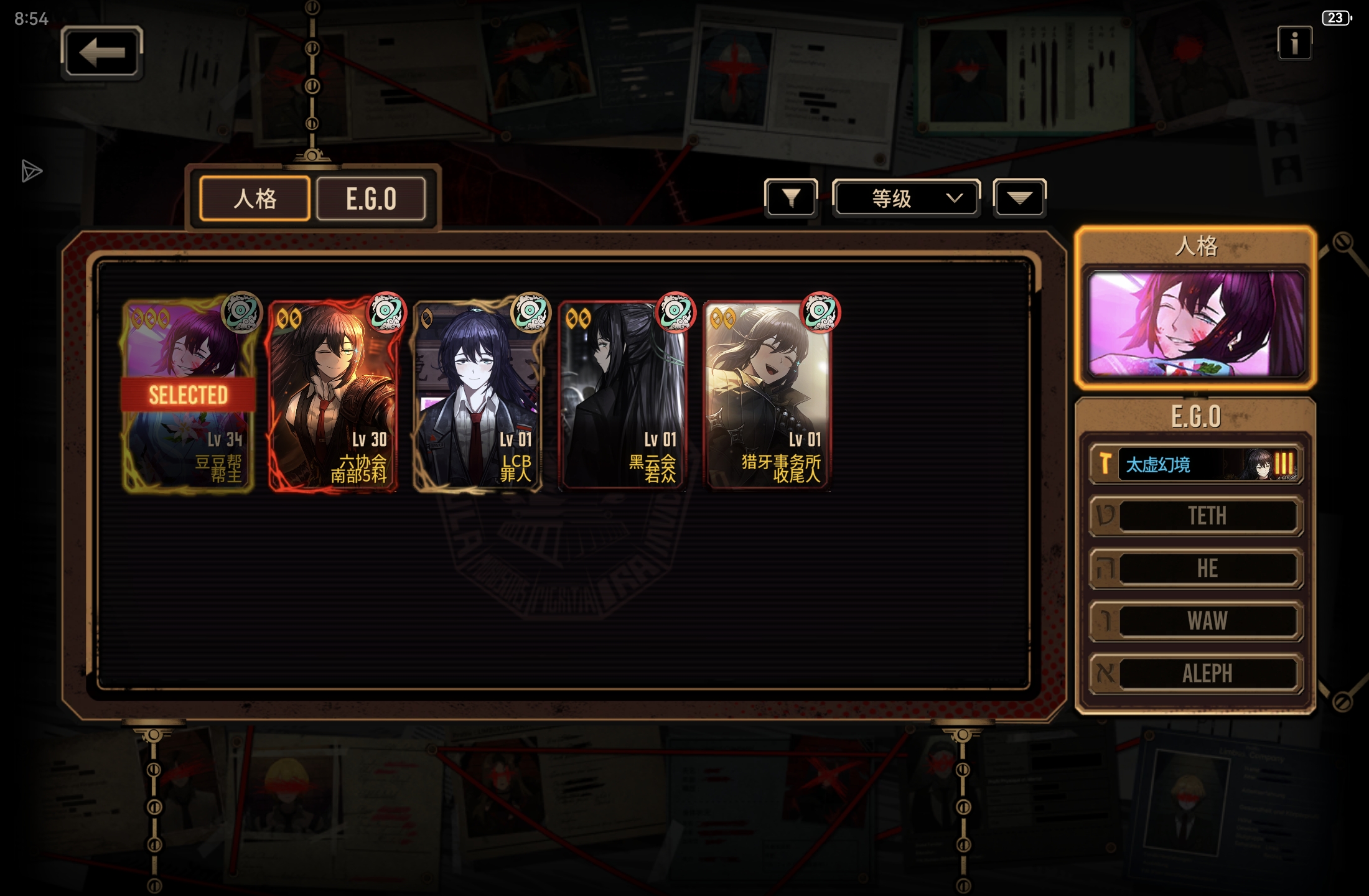This screenshot has width=1369, height=896.
Task: Pick the 黑云会若众 identity card
Action: tap(622, 396)
